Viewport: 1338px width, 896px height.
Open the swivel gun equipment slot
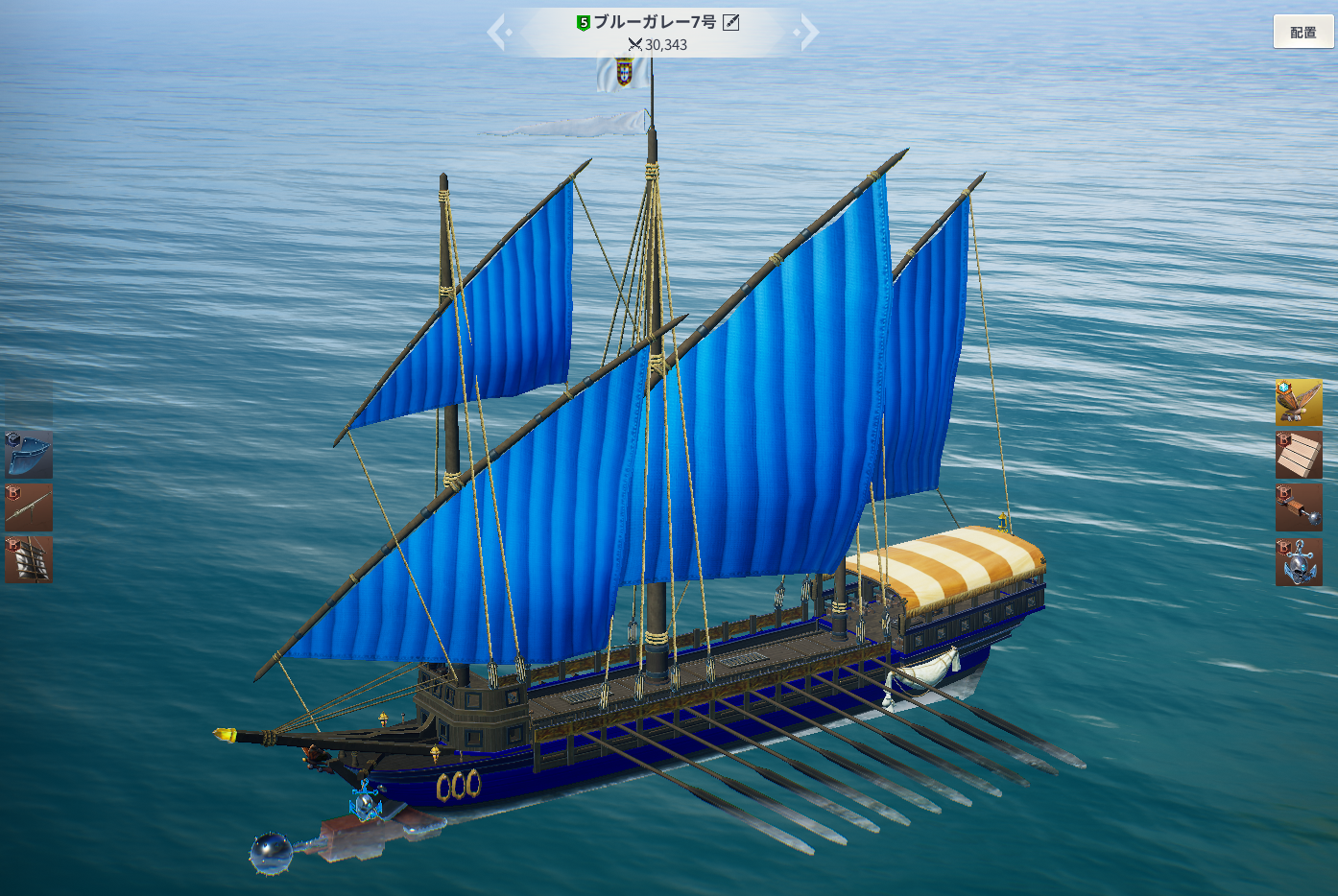(x=29, y=507)
